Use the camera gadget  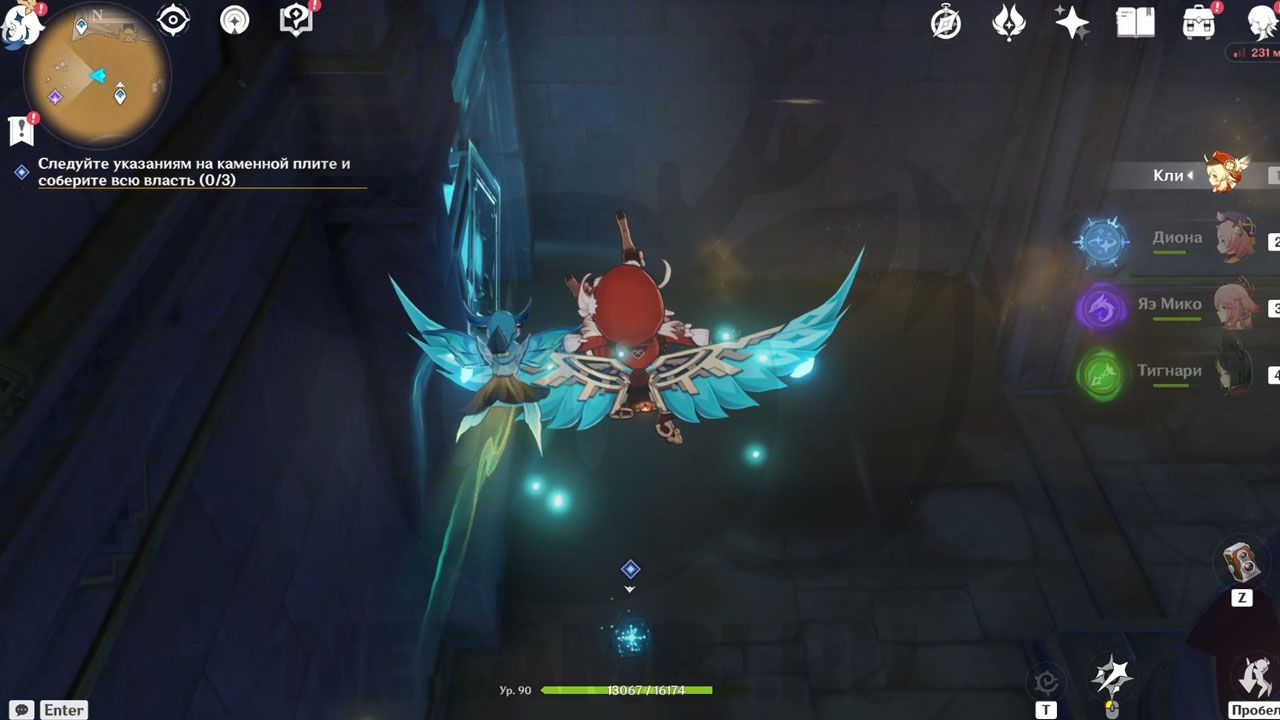(1241, 561)
